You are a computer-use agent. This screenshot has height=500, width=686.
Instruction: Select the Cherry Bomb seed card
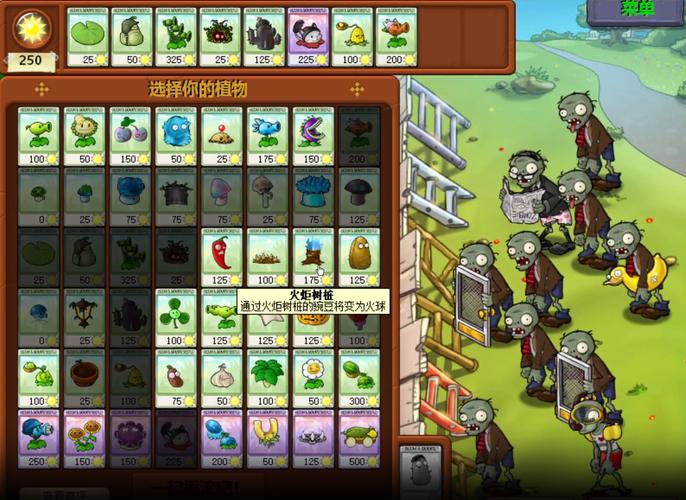(130, 136)
